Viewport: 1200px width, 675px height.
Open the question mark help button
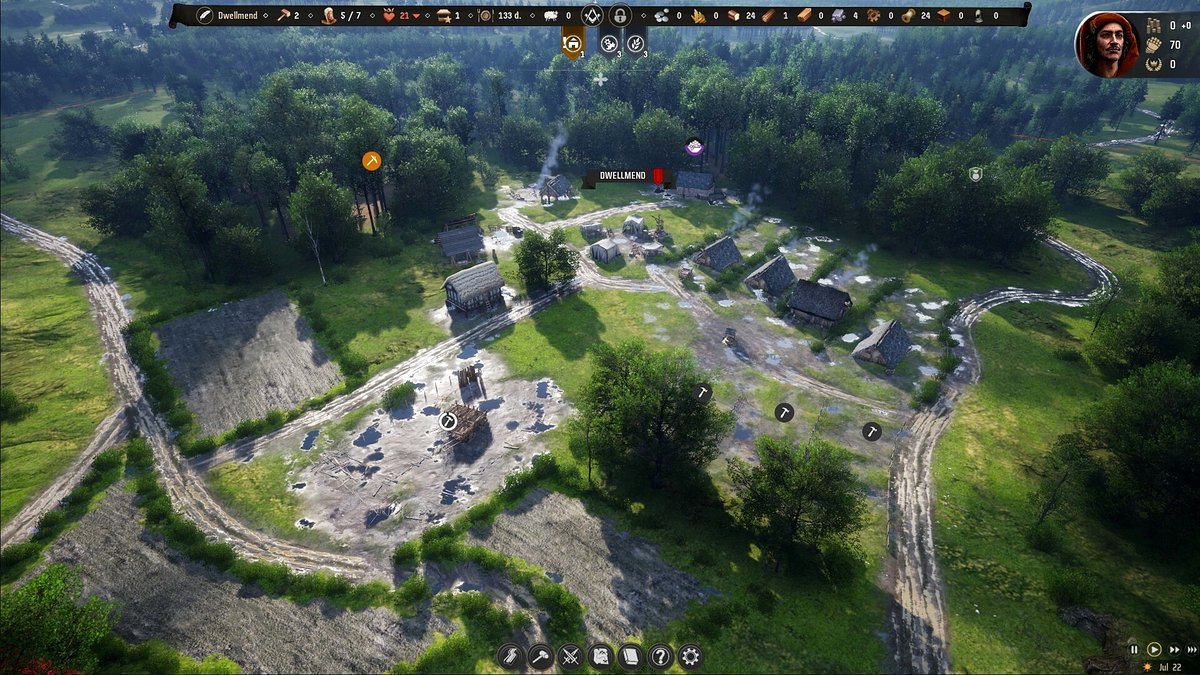pyautogui.click(x=660, y=657)
